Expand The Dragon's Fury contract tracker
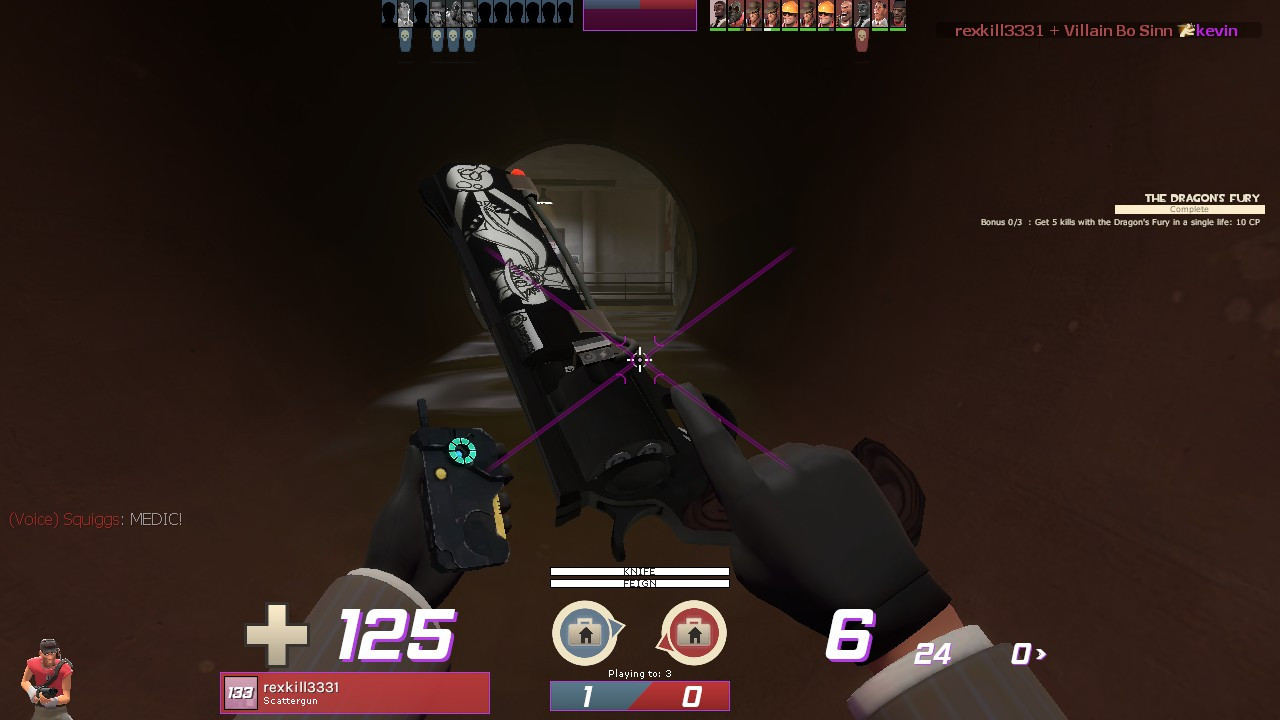1280x720 pixels. point(1200,198)
